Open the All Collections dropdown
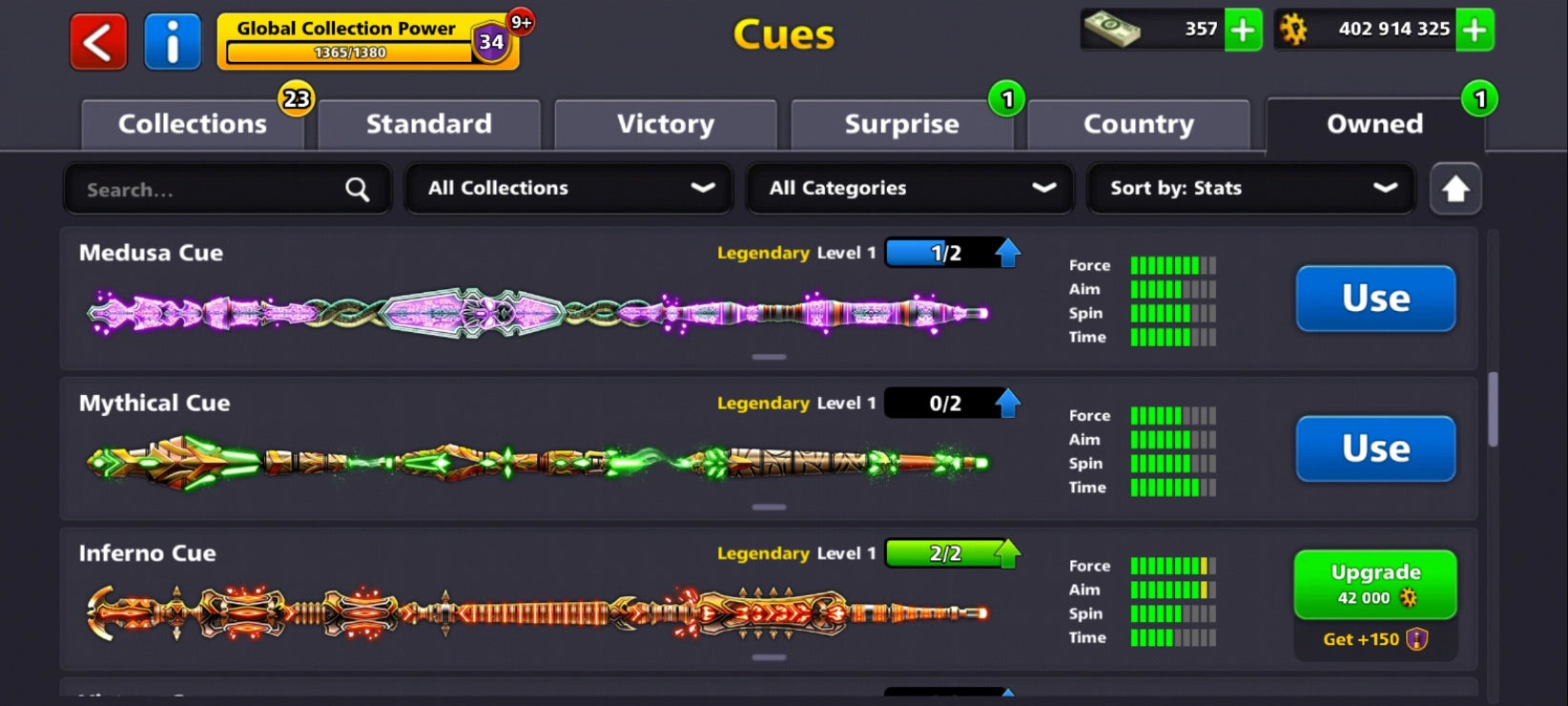 [x=568, y=188]
